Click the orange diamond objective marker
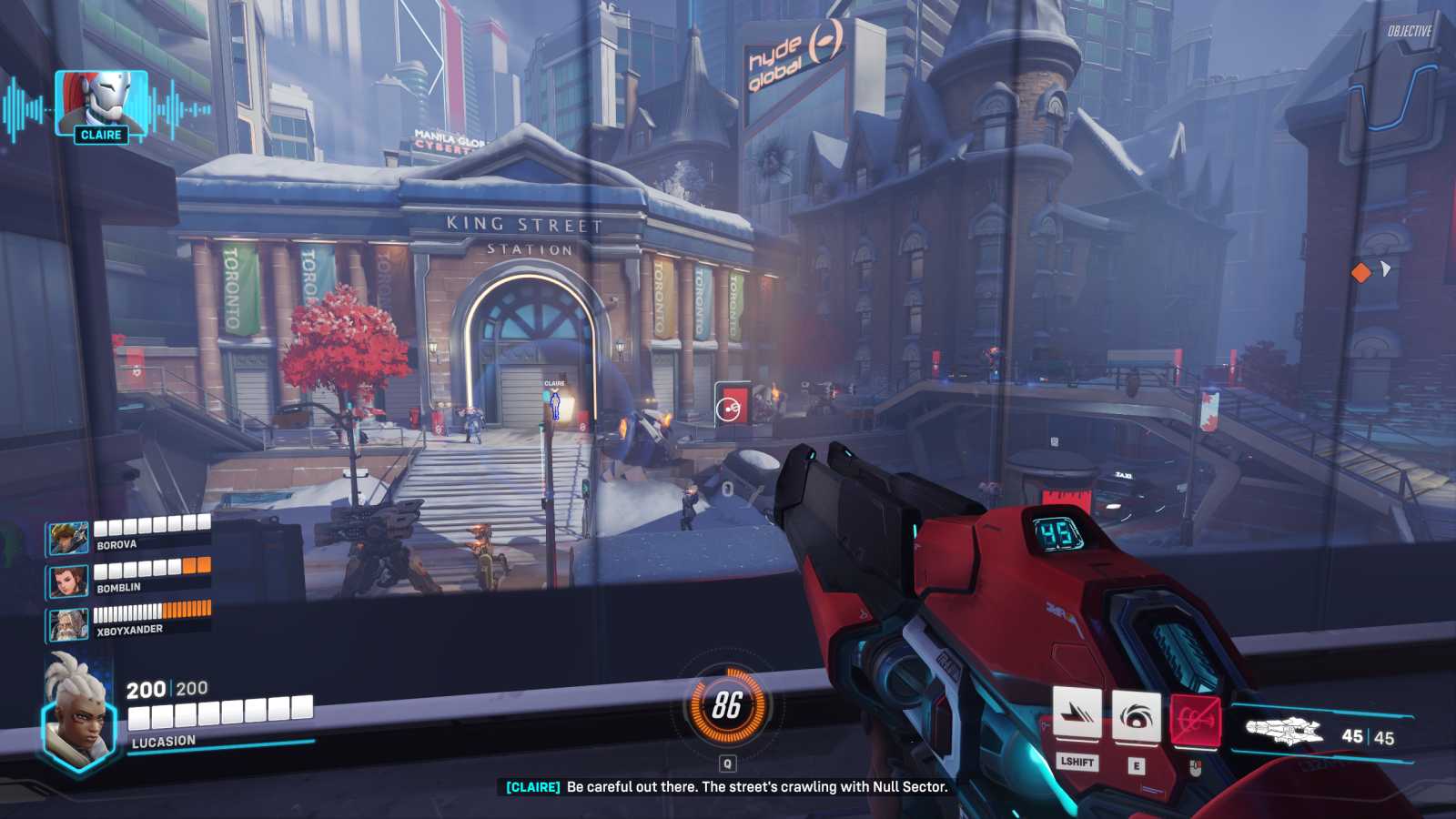 click(x=1360, y=272)
